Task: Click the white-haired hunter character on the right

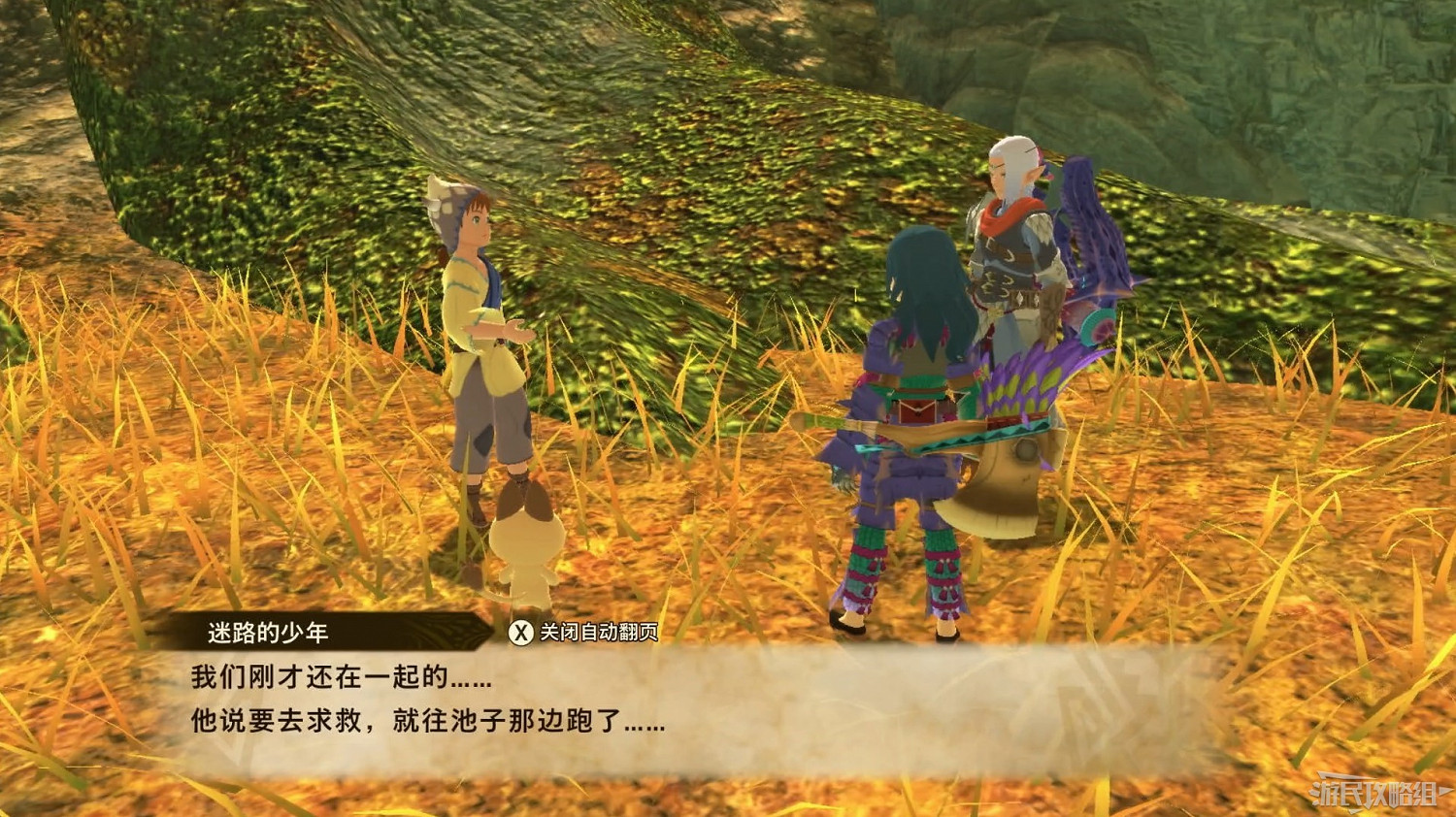Action: pyautogui.click(x=1009, y=272)
